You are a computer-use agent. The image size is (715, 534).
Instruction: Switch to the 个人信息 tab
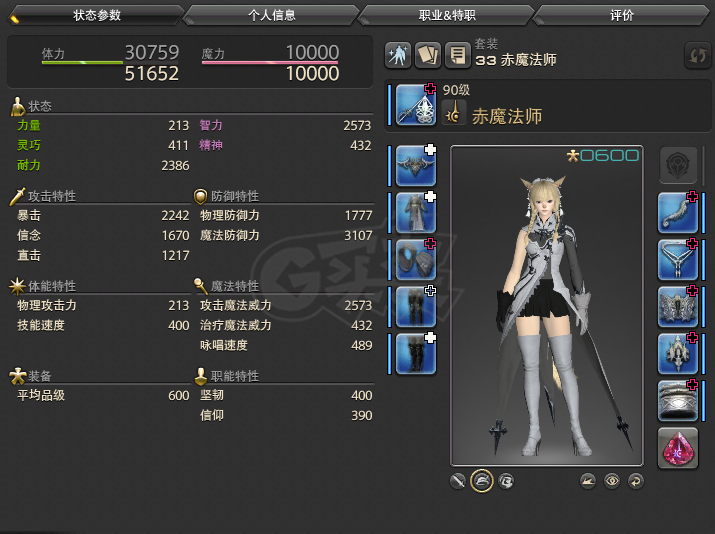(x=270, y=15)
